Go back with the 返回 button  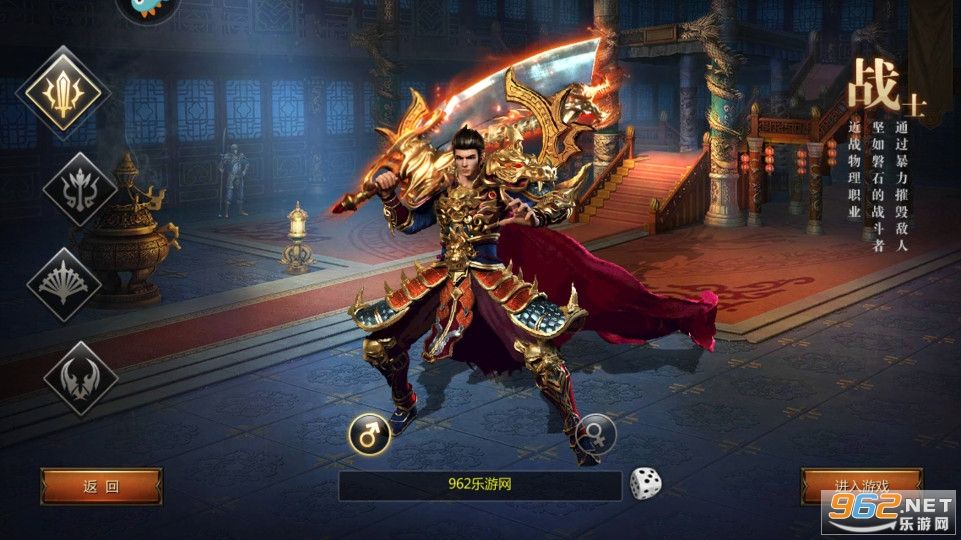click(x=101, y=486)
